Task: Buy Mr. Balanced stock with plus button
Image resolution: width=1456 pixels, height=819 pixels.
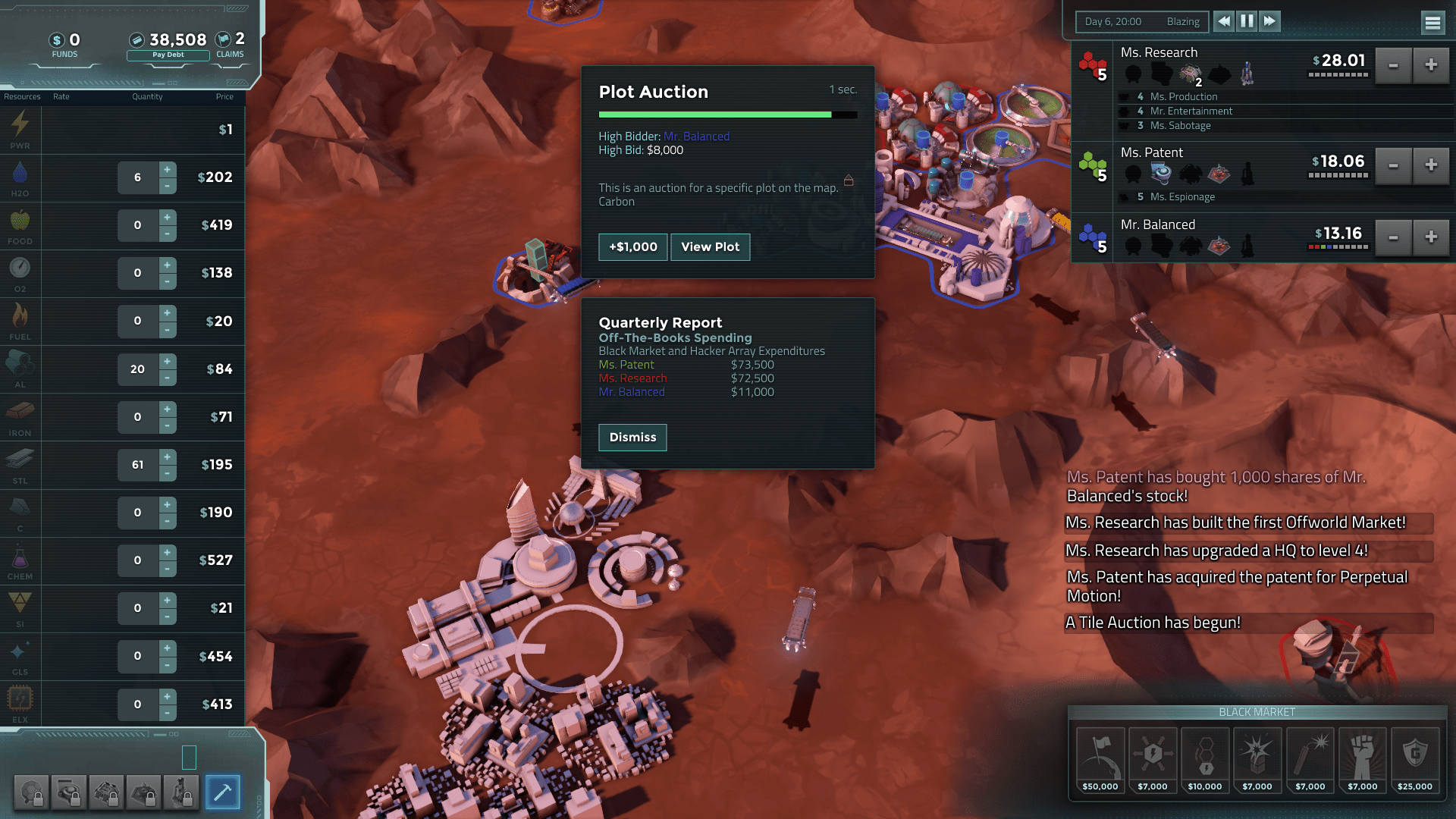Action: [x=1431, y=237]
